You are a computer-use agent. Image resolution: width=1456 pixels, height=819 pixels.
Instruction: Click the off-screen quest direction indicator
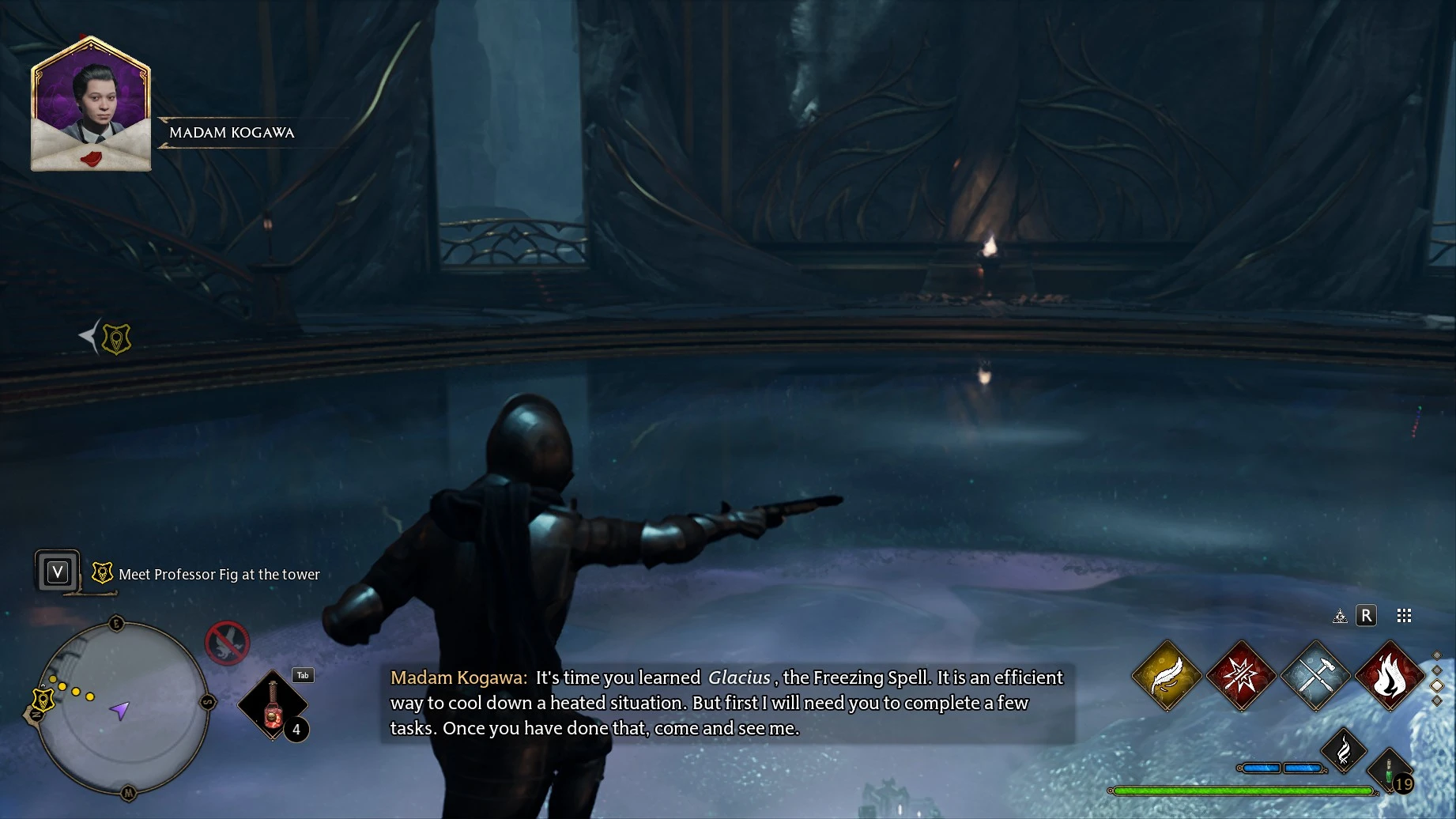(107, 338)
